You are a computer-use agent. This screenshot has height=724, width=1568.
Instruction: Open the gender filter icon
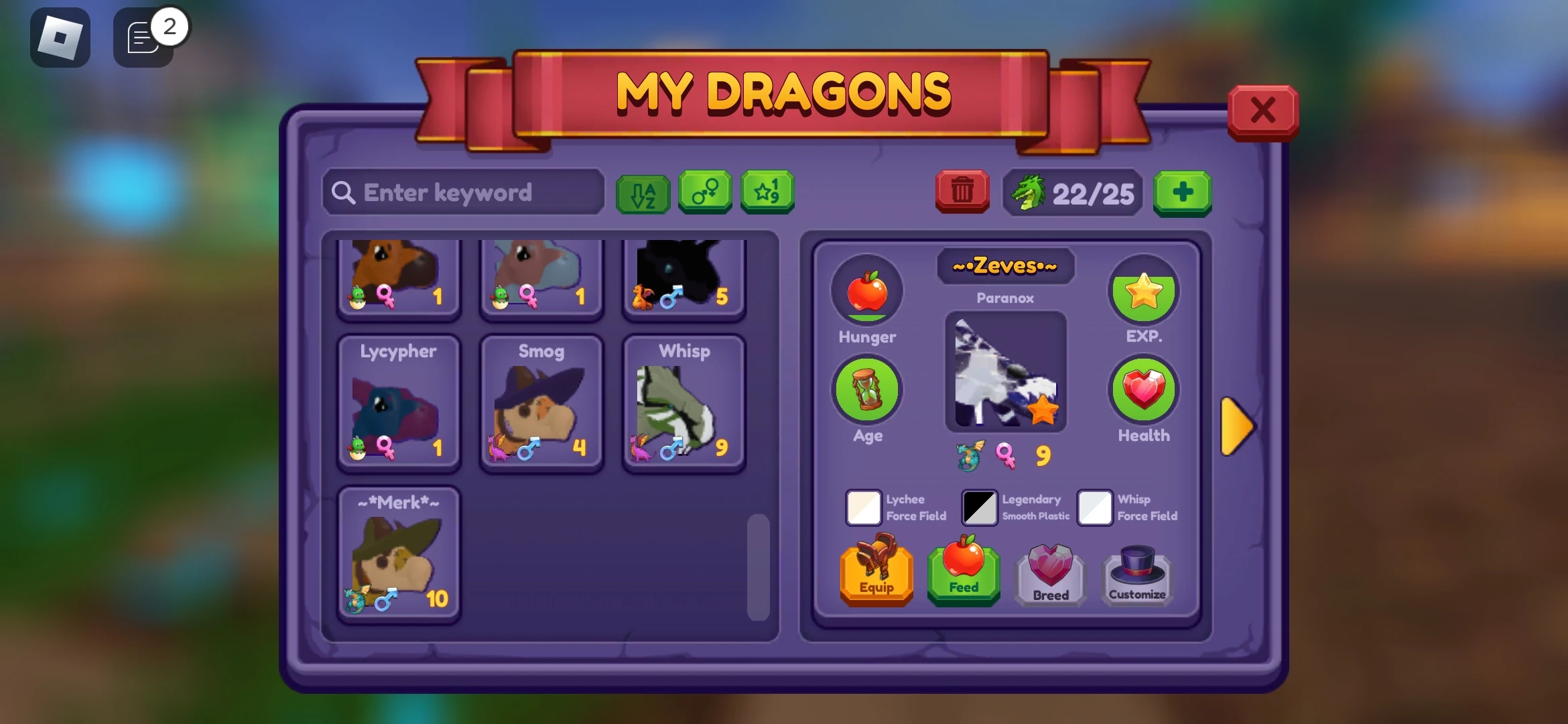click(x=704, y=194)
